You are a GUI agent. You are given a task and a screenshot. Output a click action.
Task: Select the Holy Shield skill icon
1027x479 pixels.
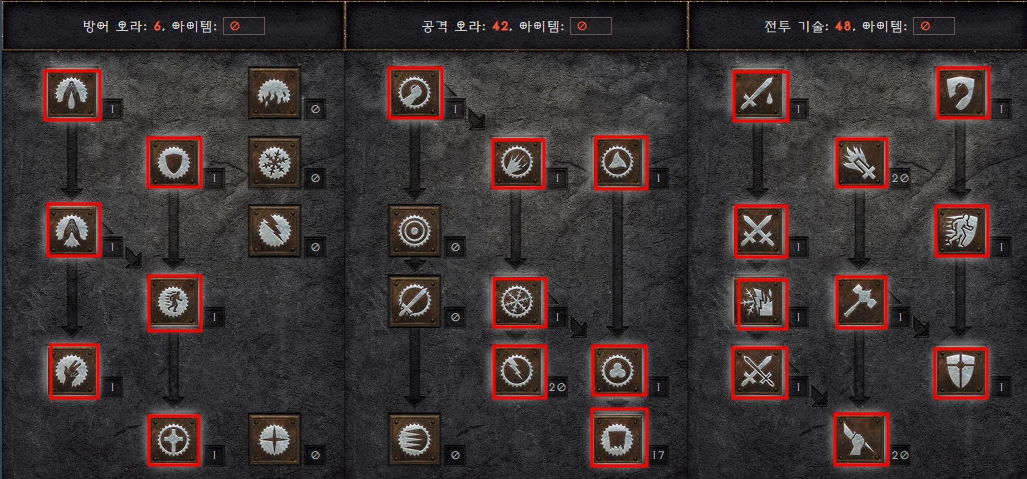[x=962, y=370]
